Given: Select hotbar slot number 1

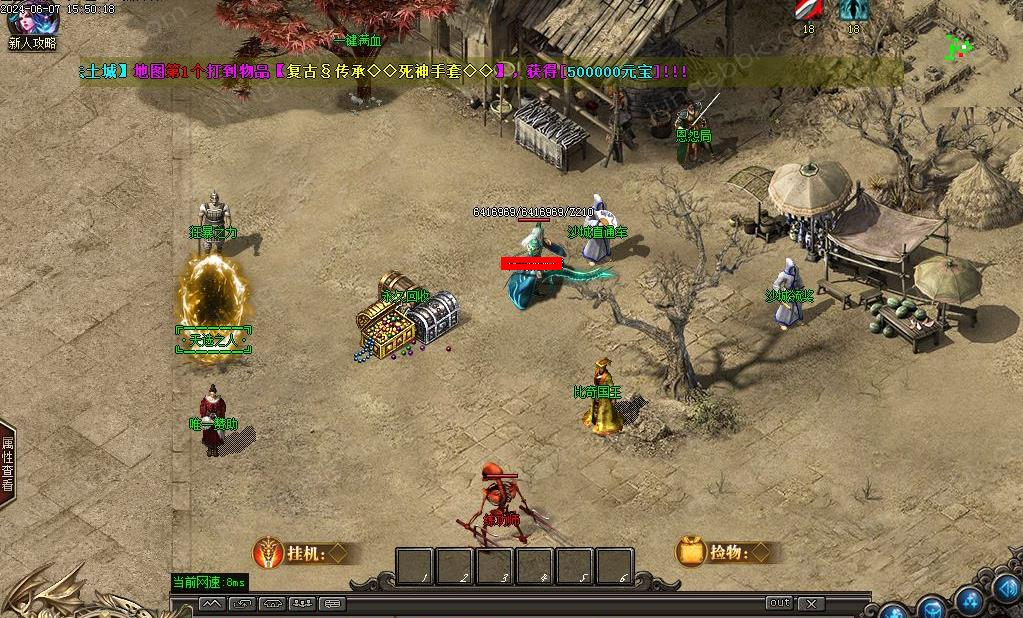Looking at the screenshot, I should tap(414, 566).
